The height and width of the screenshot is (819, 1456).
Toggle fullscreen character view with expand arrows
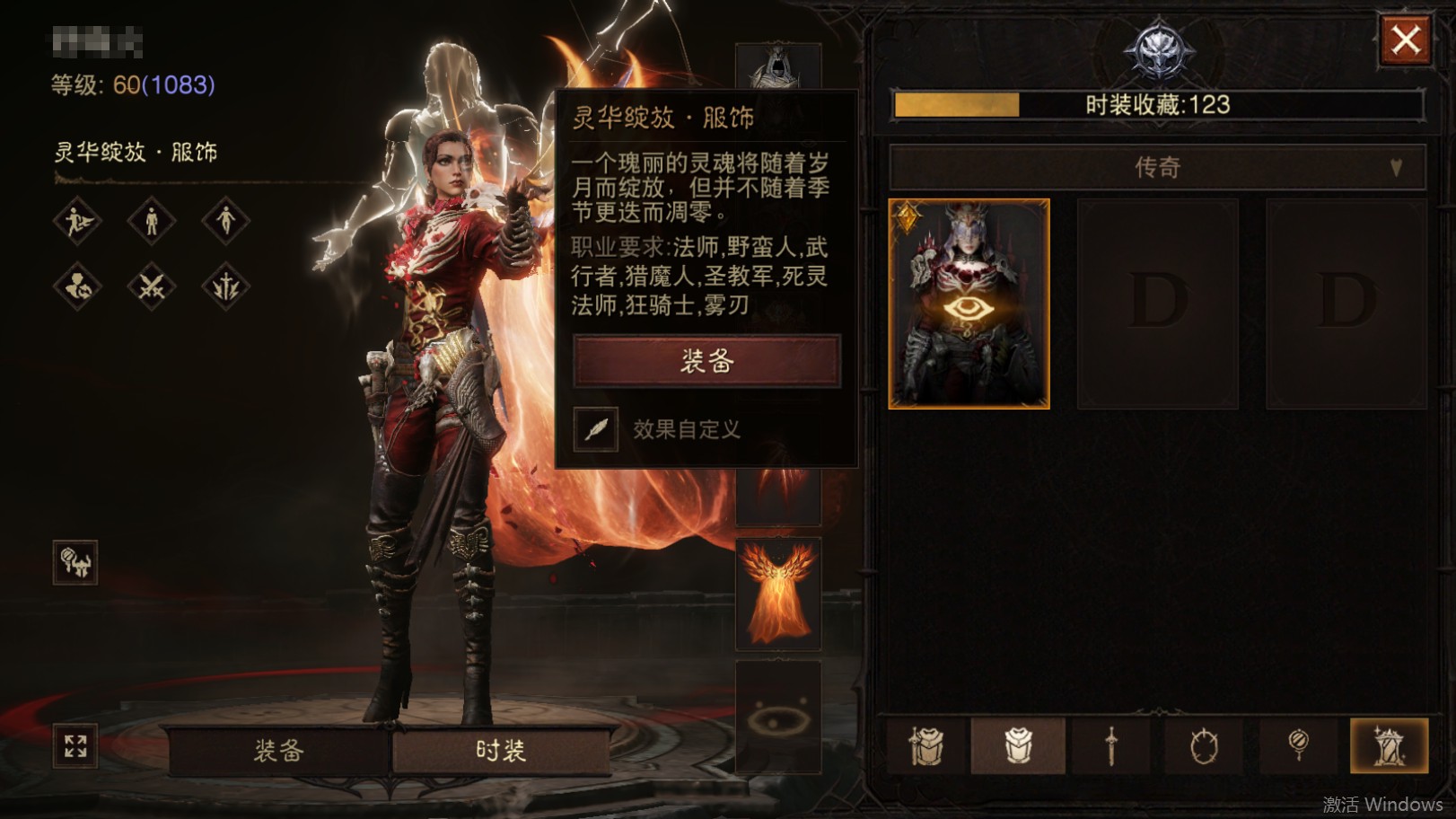point(75,745)
